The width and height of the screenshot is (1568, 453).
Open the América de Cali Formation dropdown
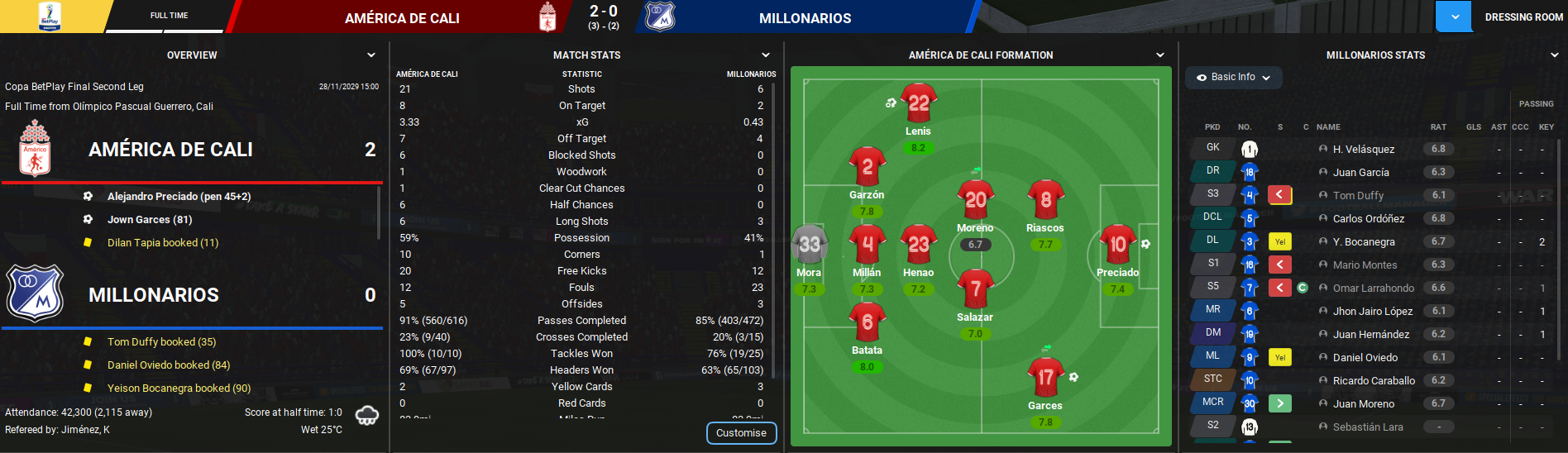click(1159, 55)
